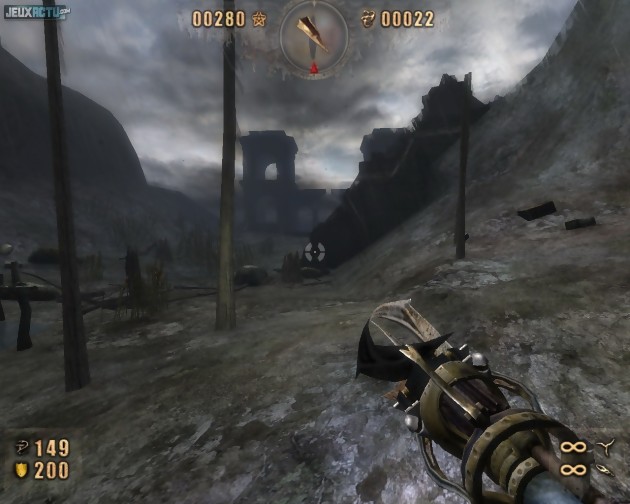Select the primary ammo icon, upper infinity row
This screenshot has height=504, width=630.
coord(604,445)
